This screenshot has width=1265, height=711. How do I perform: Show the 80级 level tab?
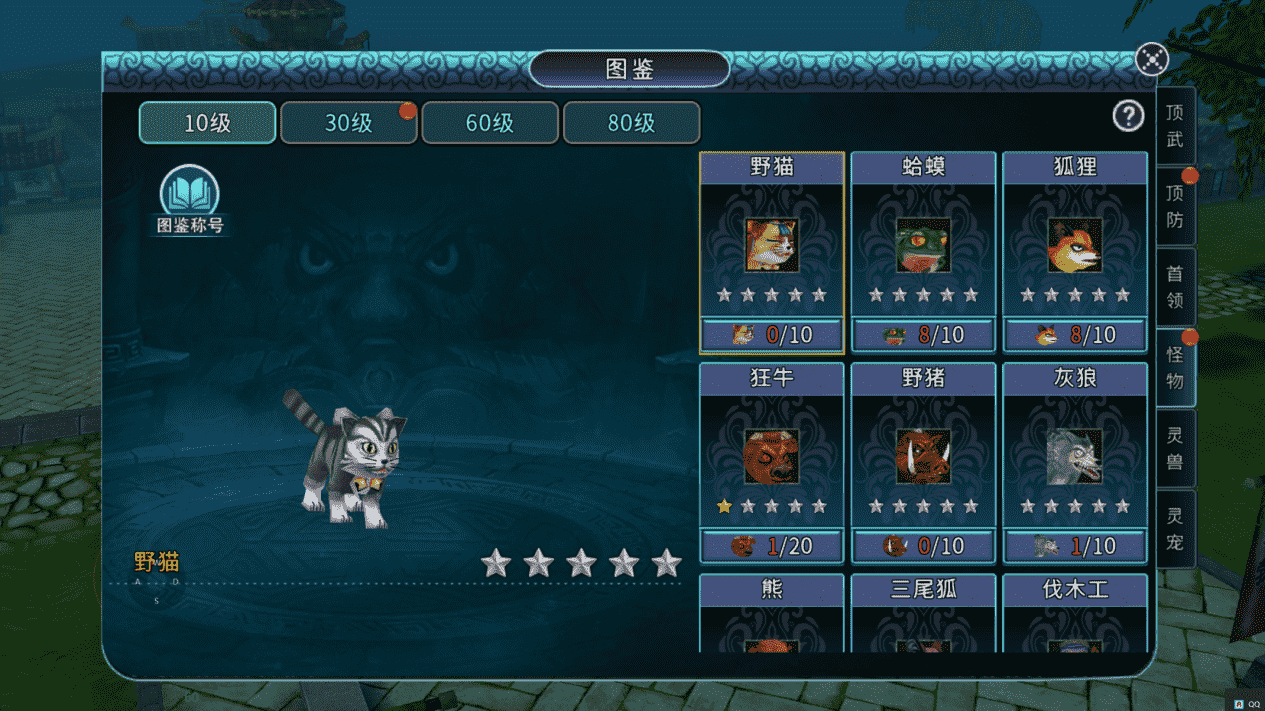631,123
